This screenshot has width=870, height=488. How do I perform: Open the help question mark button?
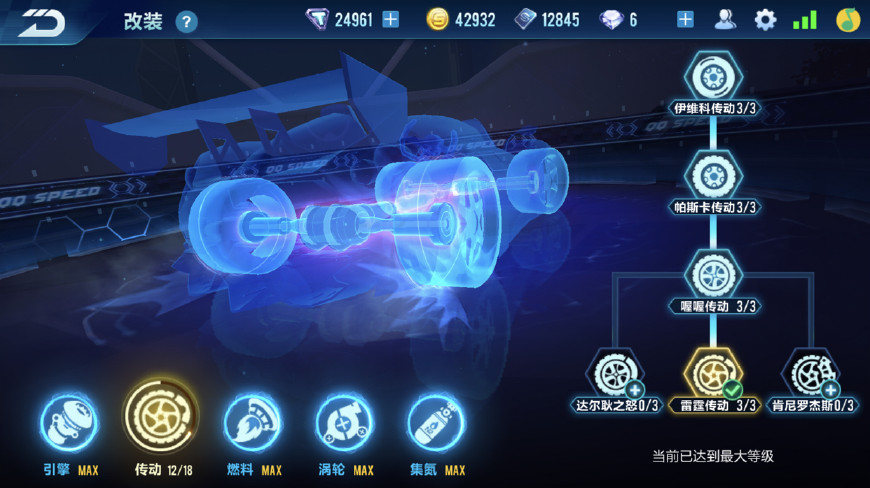point(186,22)
